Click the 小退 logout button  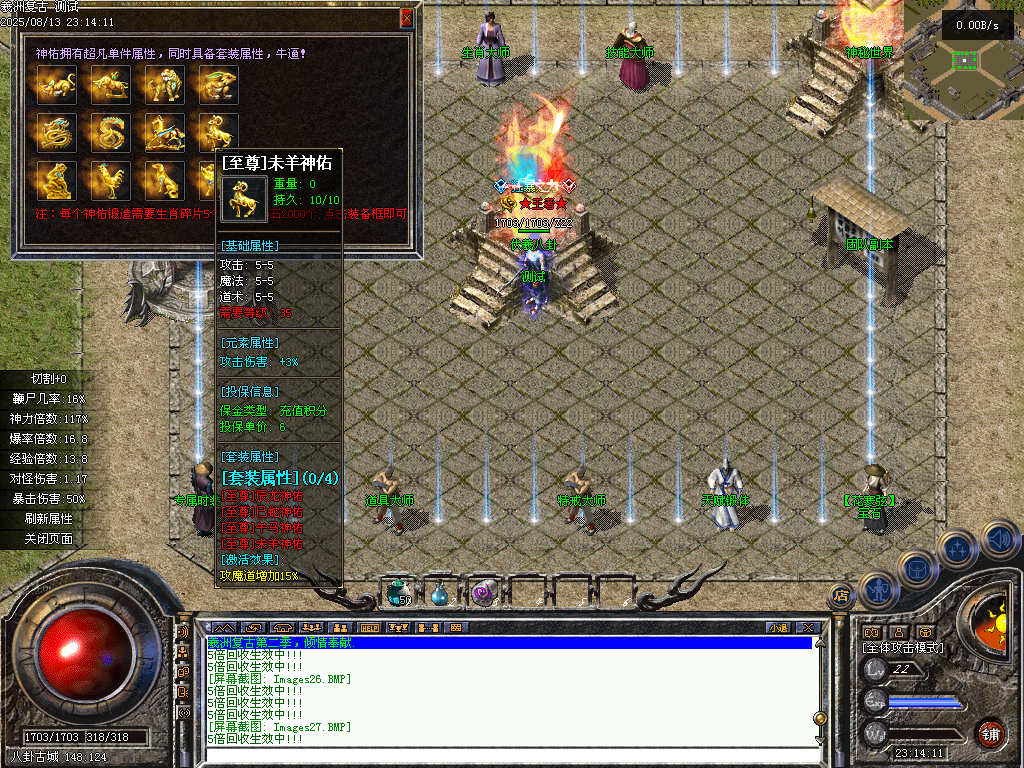(x=778, y=627)
